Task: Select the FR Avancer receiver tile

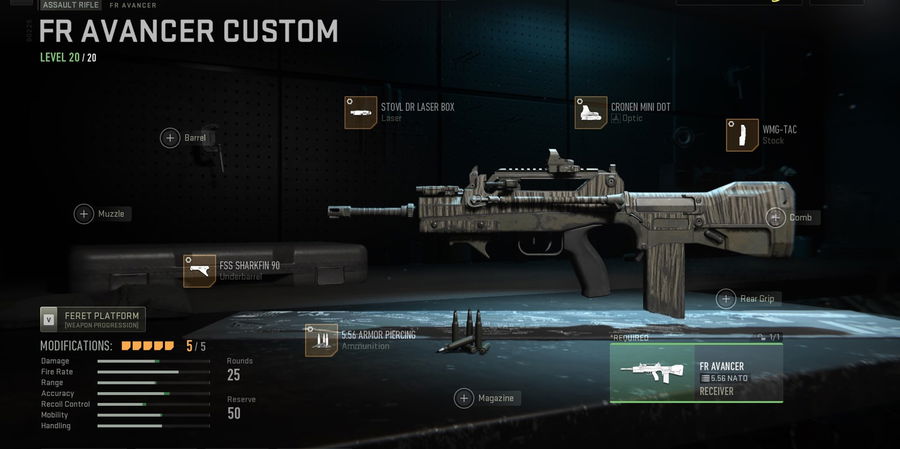Action: (x=696, y=373)
